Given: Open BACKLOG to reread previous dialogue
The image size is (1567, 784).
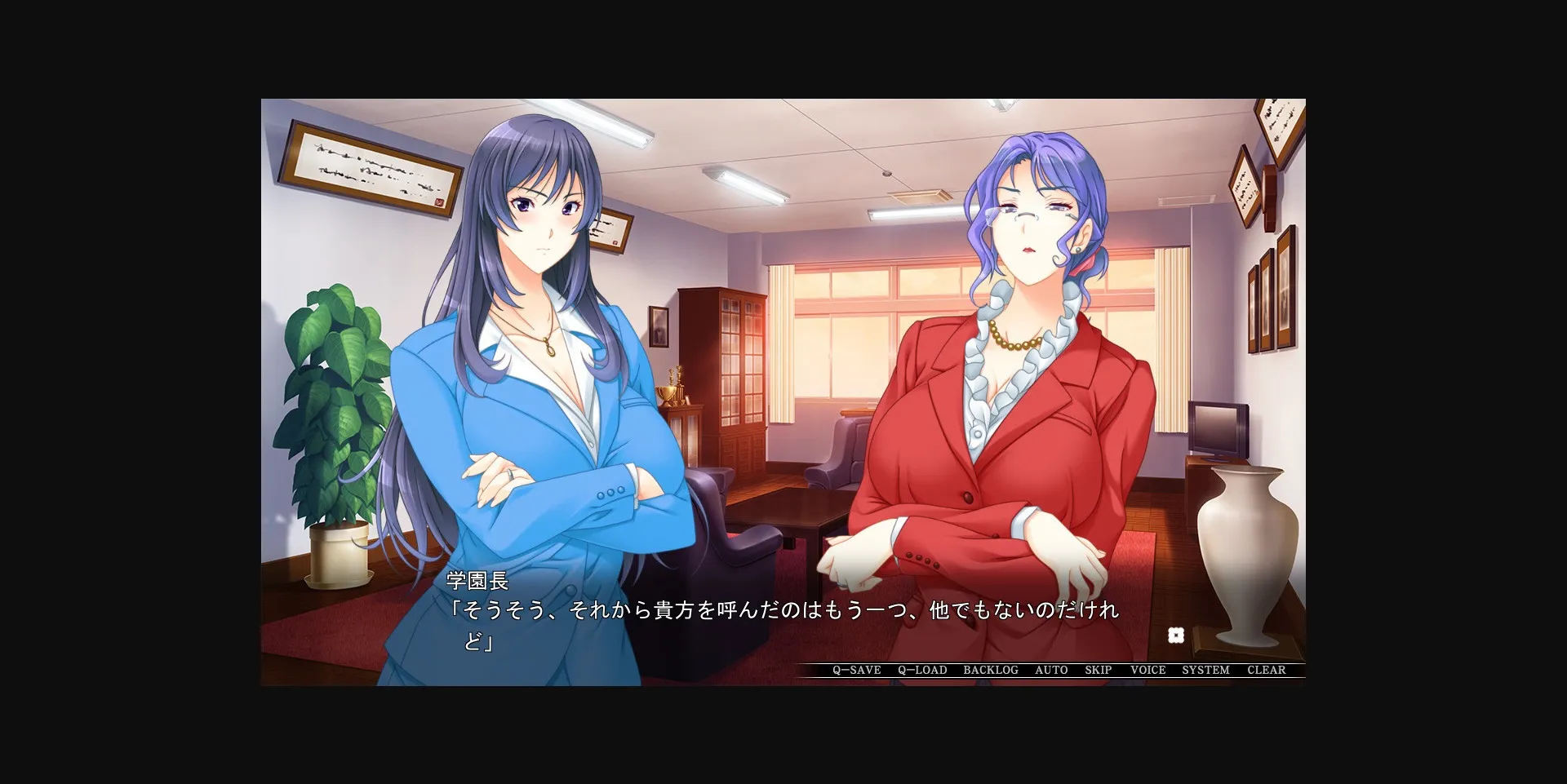Looking at the screenshot, I should [x=991, y=670].
